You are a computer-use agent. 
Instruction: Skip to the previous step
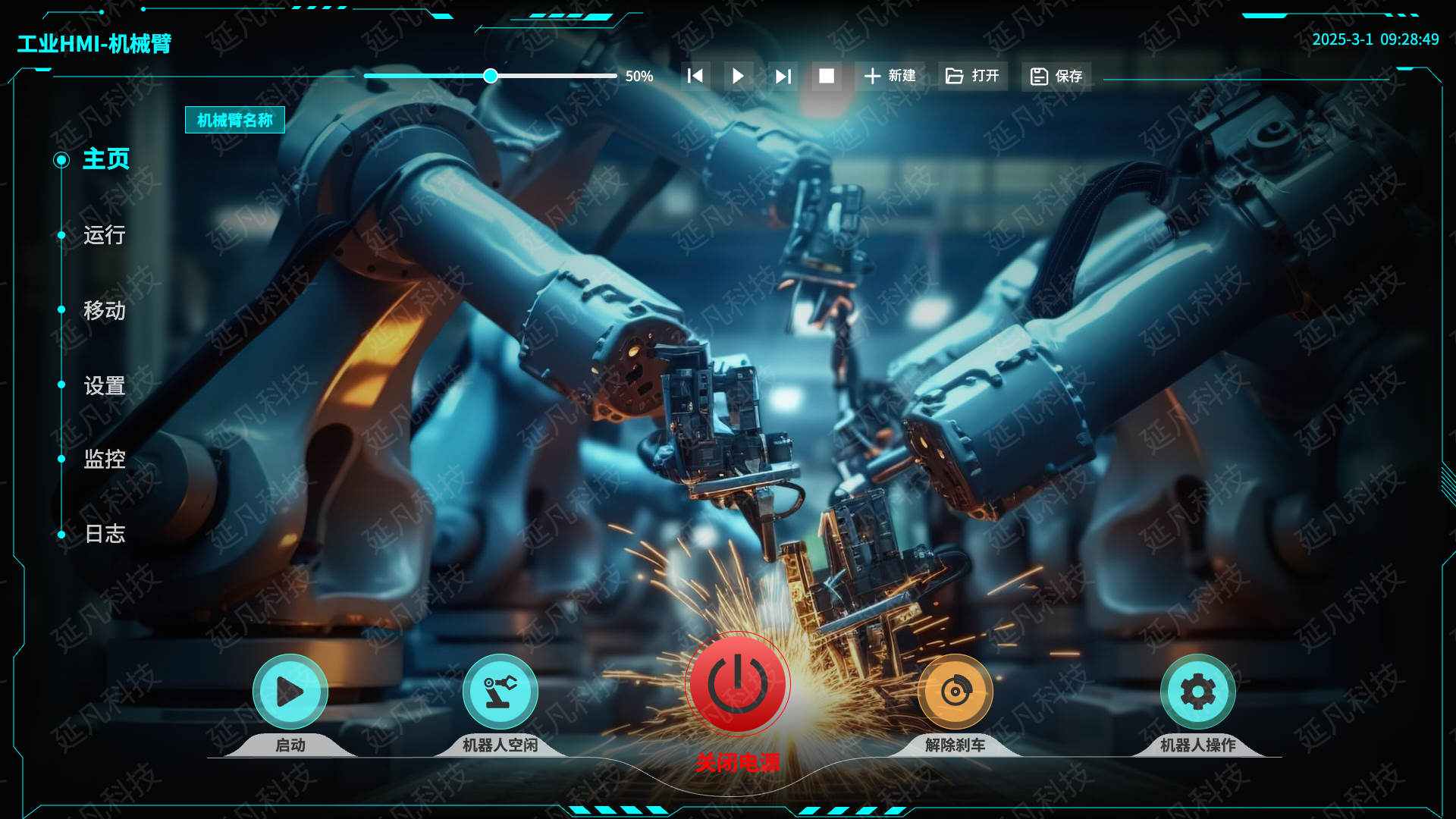click(x=695, y=76)
